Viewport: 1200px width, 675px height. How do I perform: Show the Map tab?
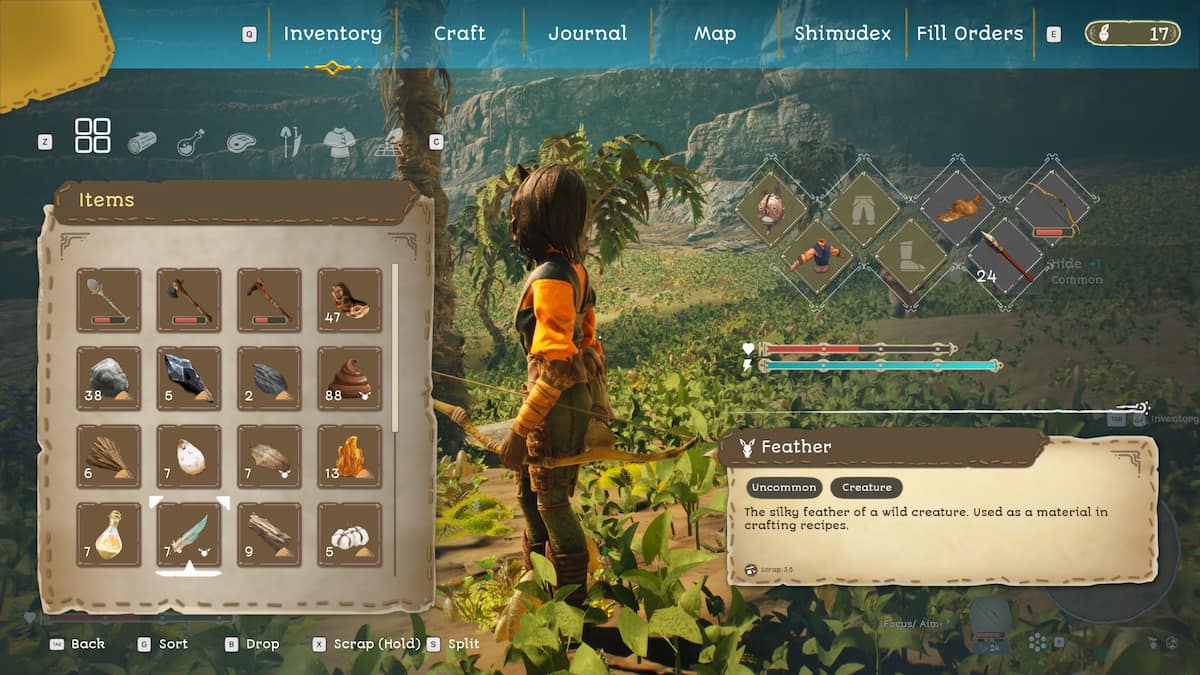715,33
